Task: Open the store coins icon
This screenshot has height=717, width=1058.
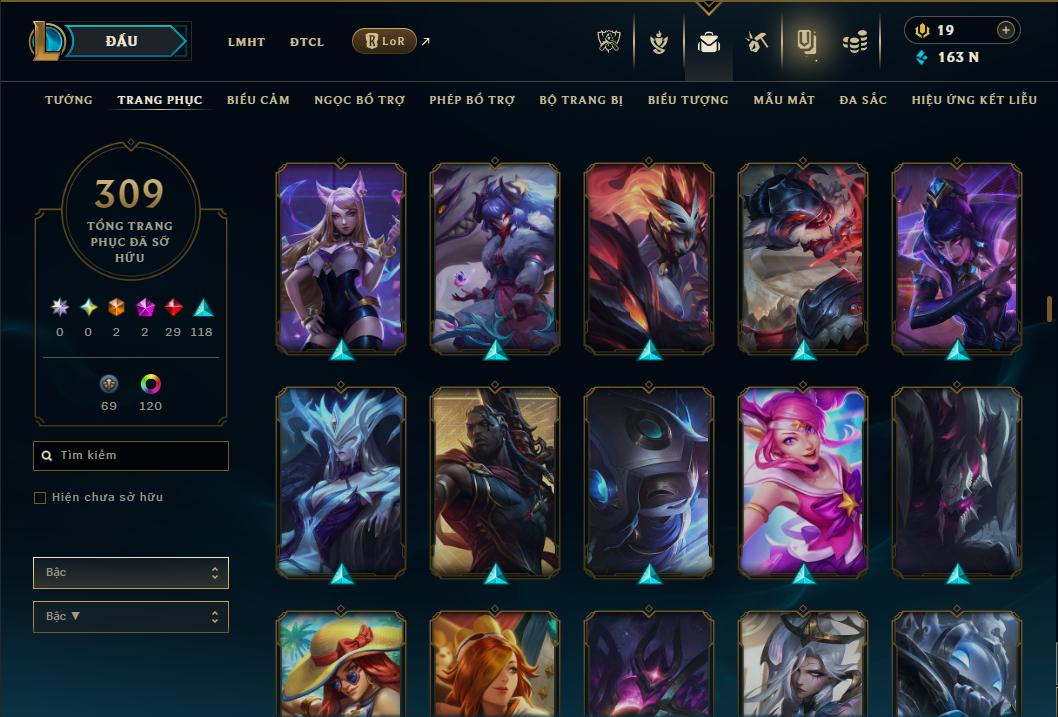Action: (854, 42)
